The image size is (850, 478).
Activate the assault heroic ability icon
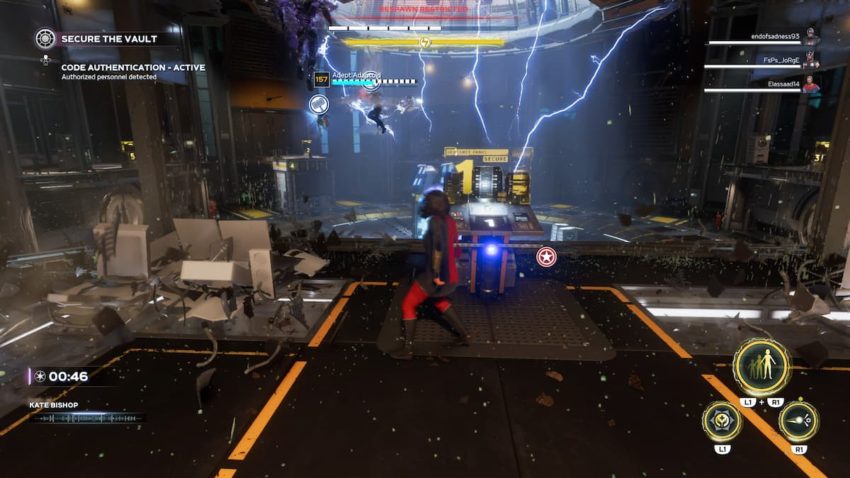click(798, 421)
